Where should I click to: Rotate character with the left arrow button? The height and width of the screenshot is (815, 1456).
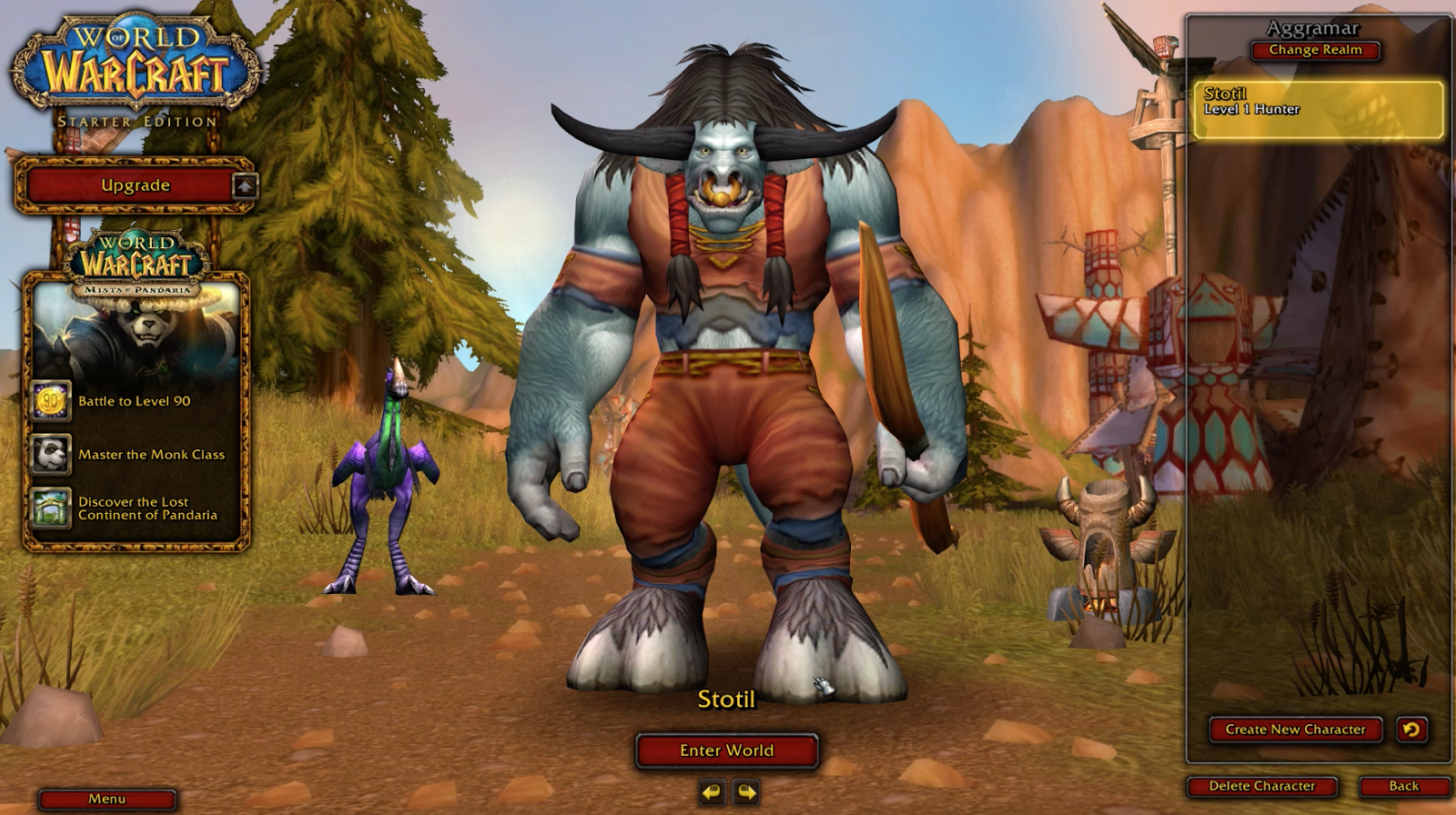[x=712, y=792]
